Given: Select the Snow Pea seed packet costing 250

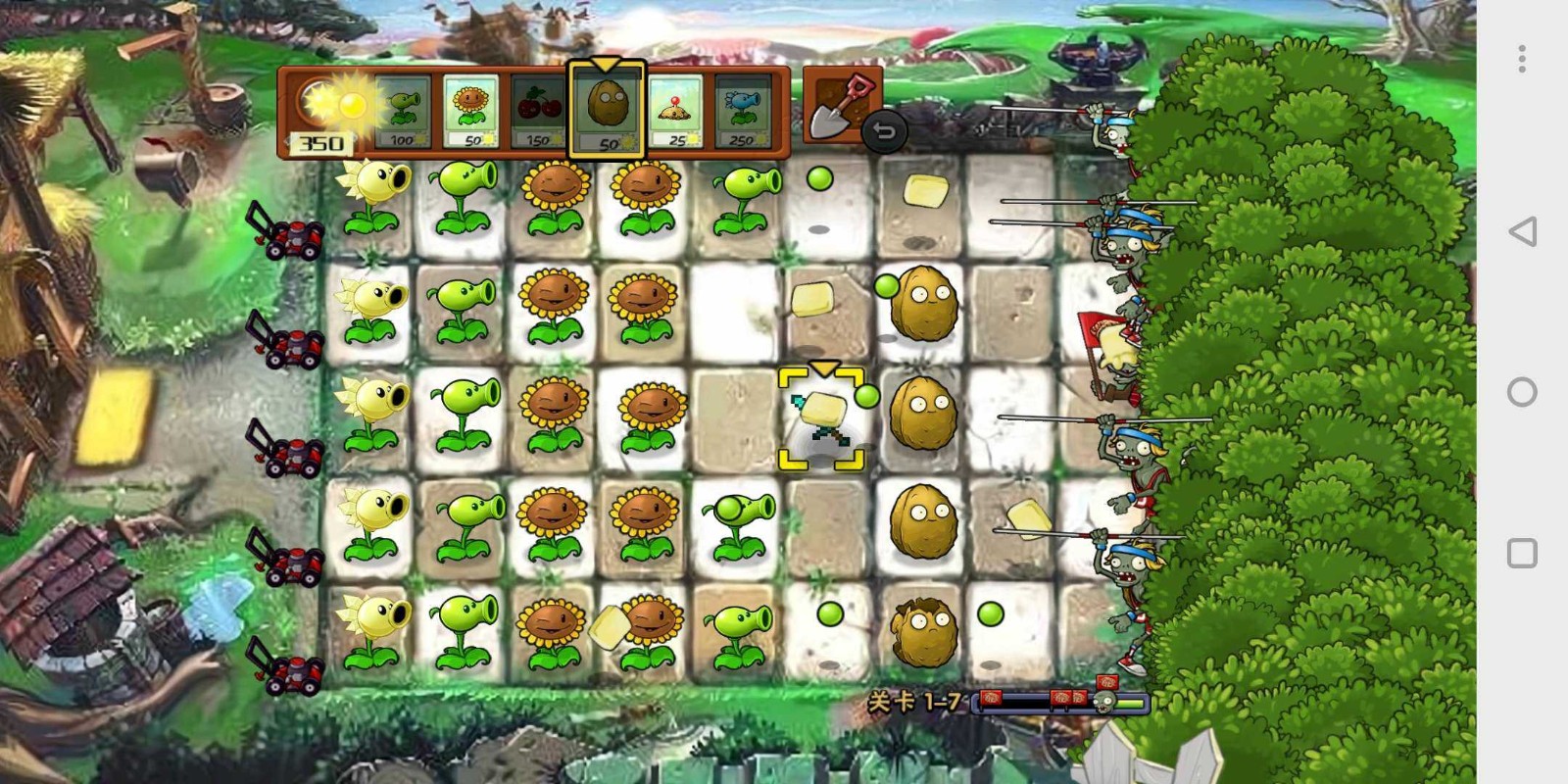Looking at the screenshot, I should tap(742, 111).
